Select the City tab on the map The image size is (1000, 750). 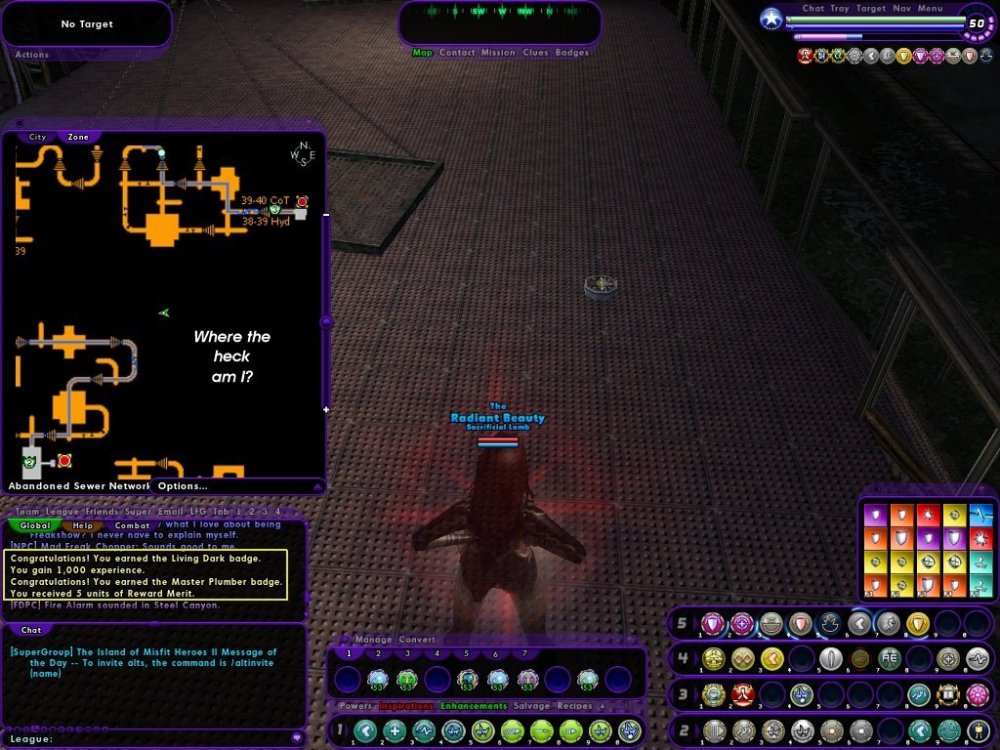pyautogui.click(x=37, y=137)
